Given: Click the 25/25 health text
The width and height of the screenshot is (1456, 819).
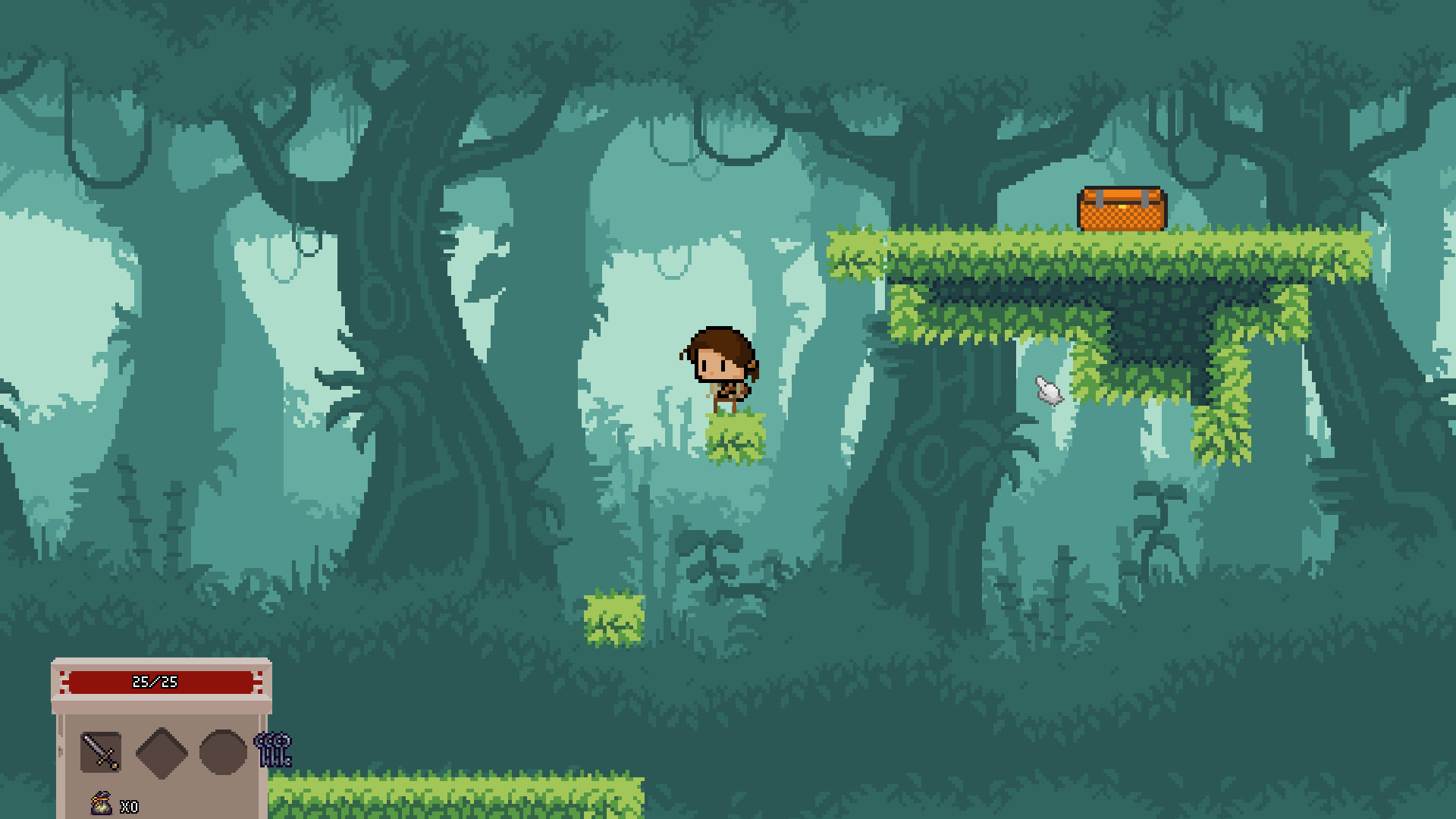Looking at the screenshot, I should point(155,681).
